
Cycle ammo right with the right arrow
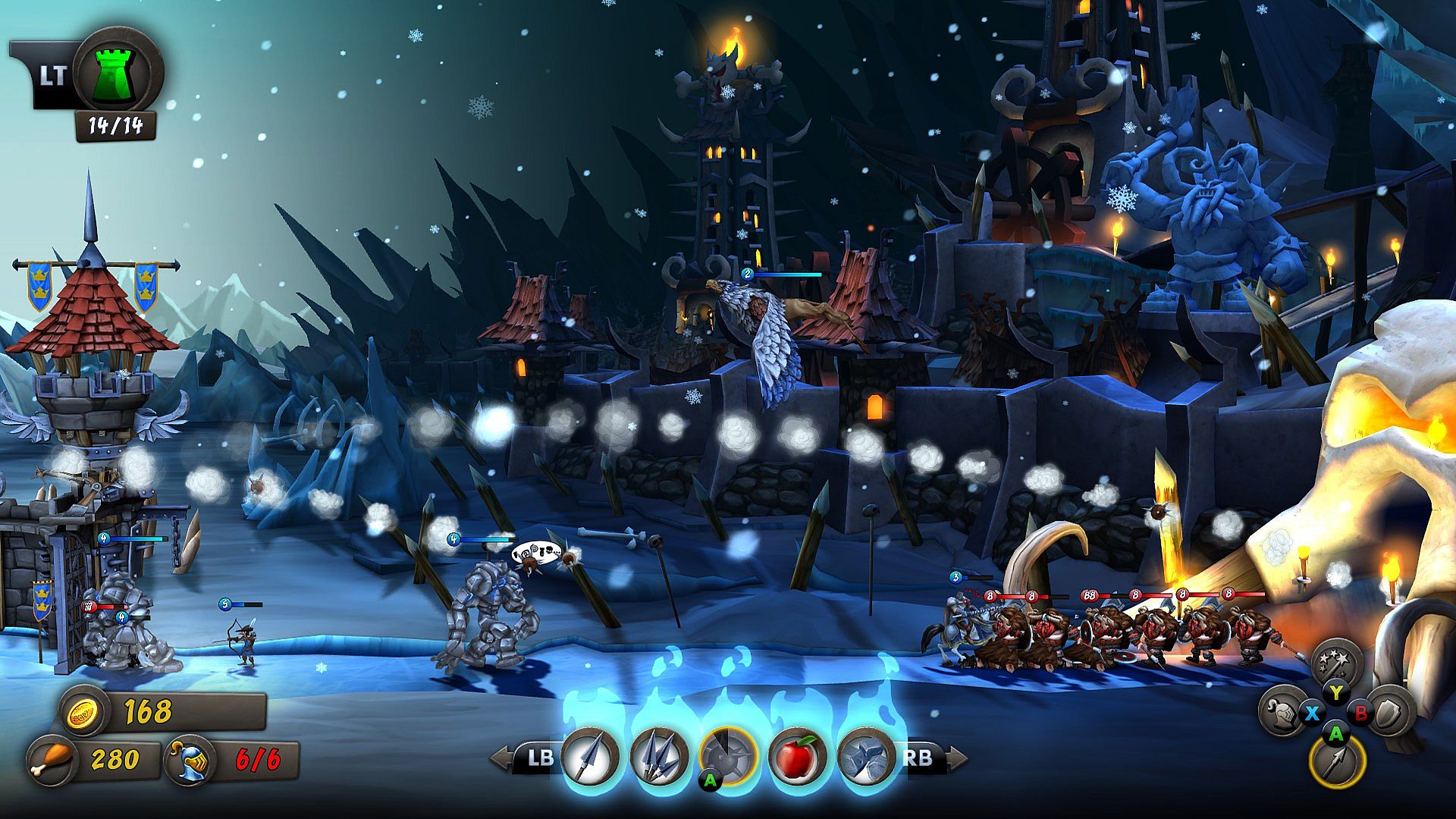[x=957, y=757]
